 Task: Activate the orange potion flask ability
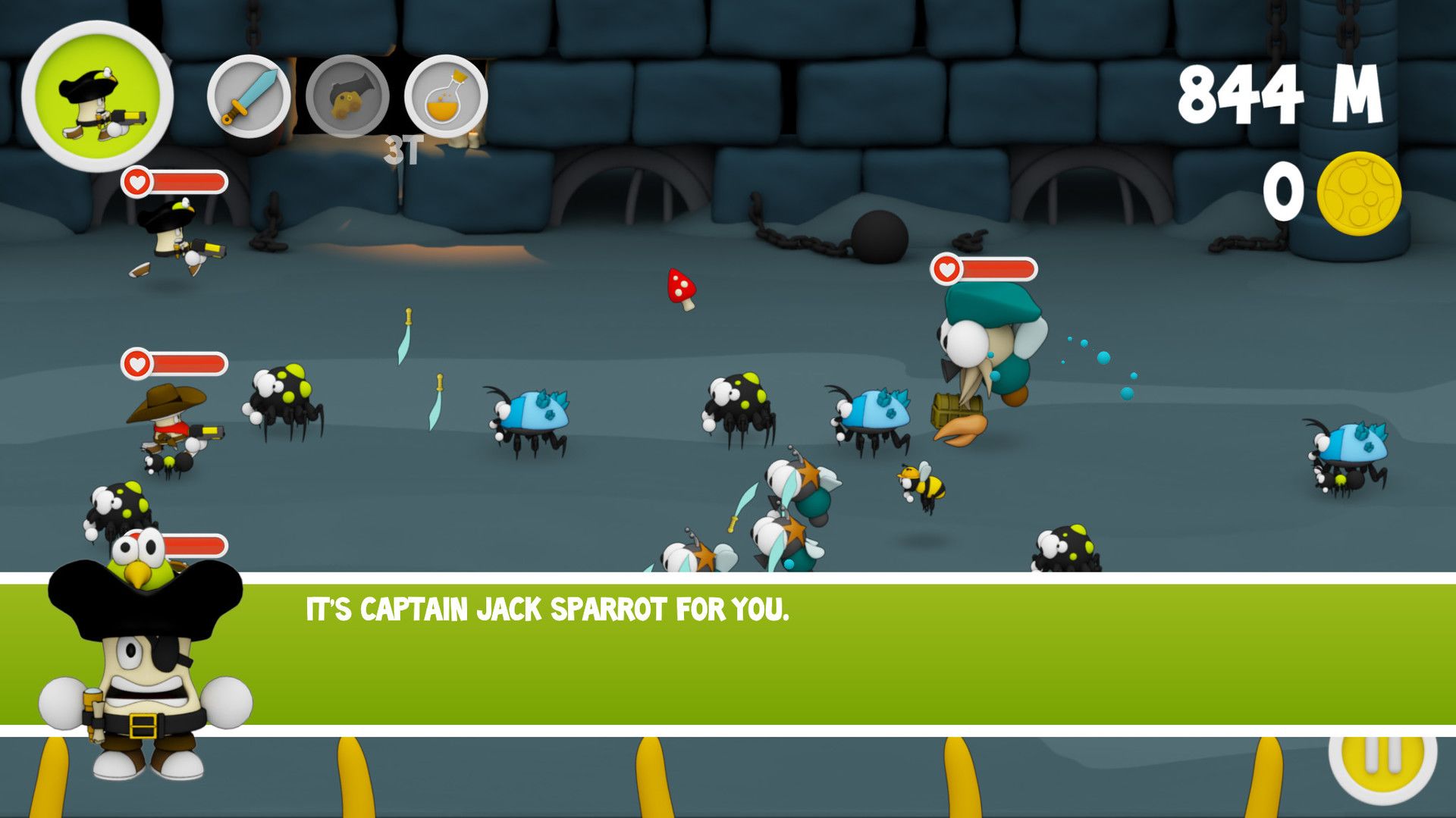click(446, 97)
